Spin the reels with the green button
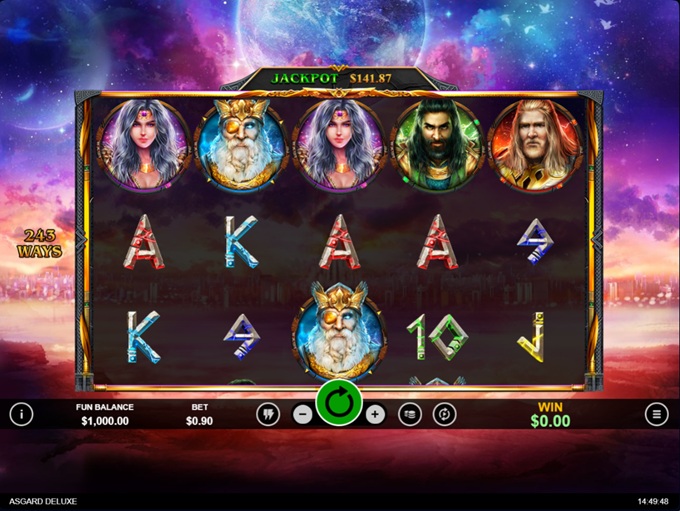 [339, 405]
